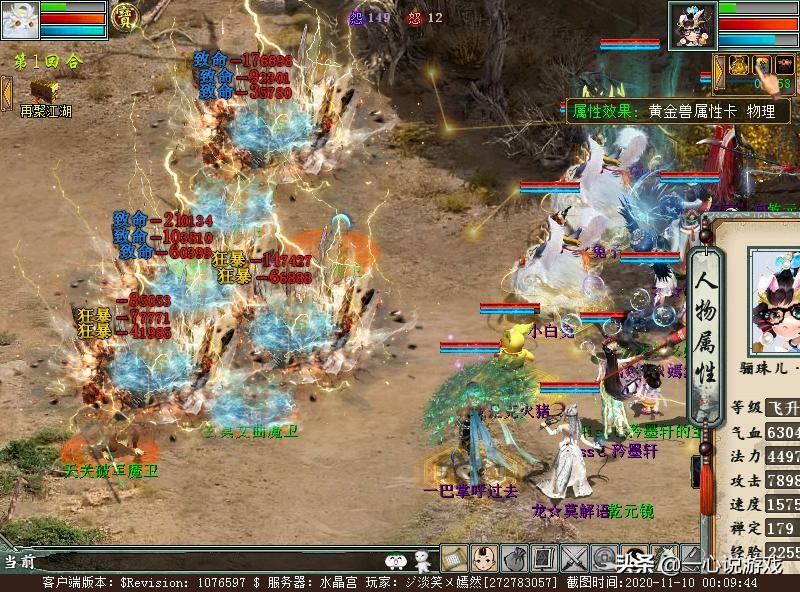Open the 再聚江湖 treasure chest
The image size is (800, 592).
tap(43, 89)
